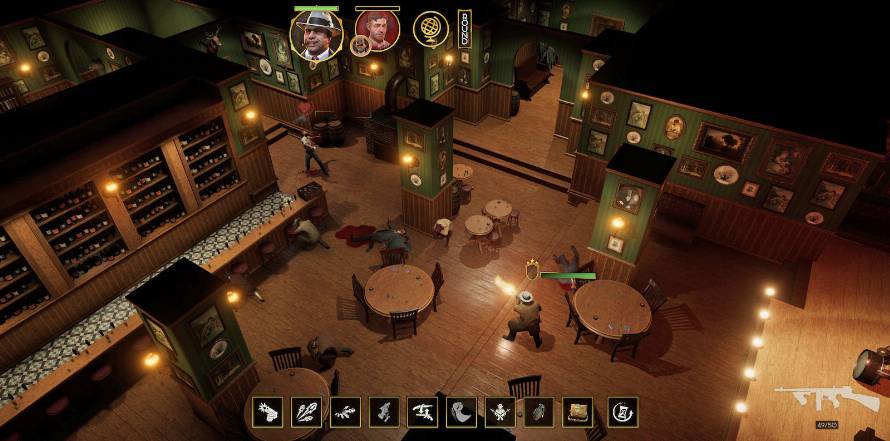Open the golden globe map icon
This screenshot has width=890, height=441.
pyautogui.click(x=430, y=29)
